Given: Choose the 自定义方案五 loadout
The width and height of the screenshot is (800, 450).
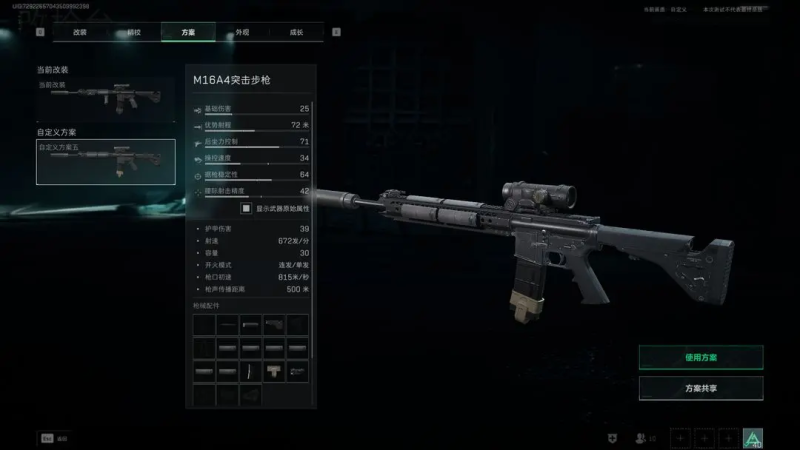Looking at the screenshot, I should (x=105, y=162).
